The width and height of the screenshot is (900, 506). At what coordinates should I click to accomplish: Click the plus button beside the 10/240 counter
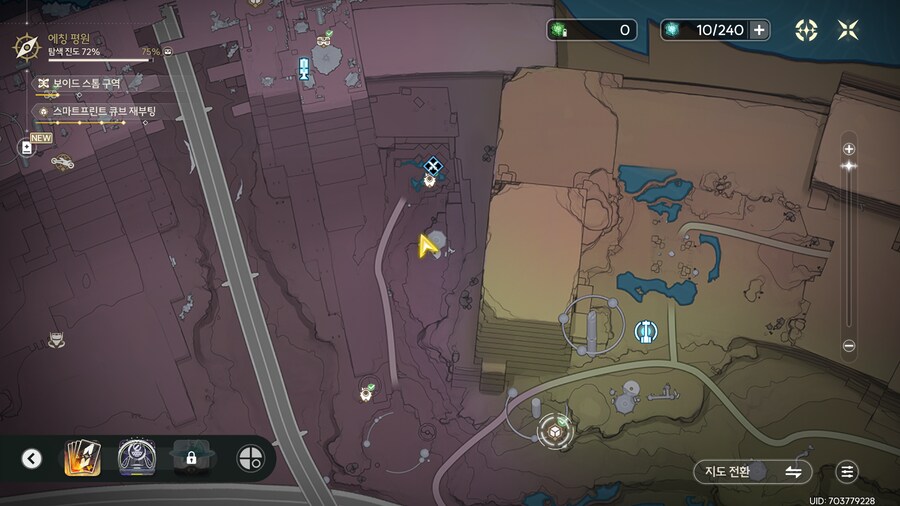point(760,30)
